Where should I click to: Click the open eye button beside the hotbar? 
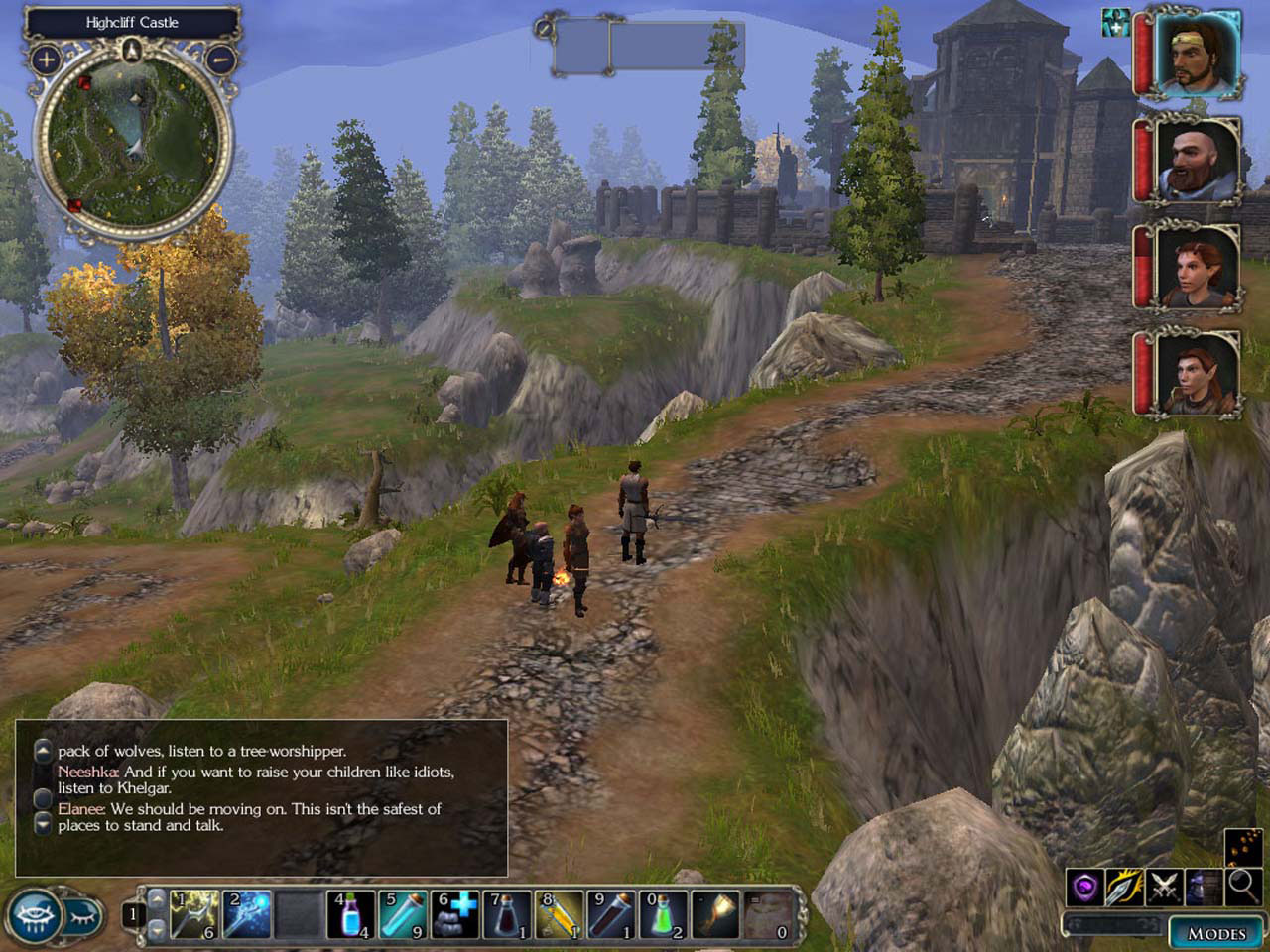tap(33, 914)
